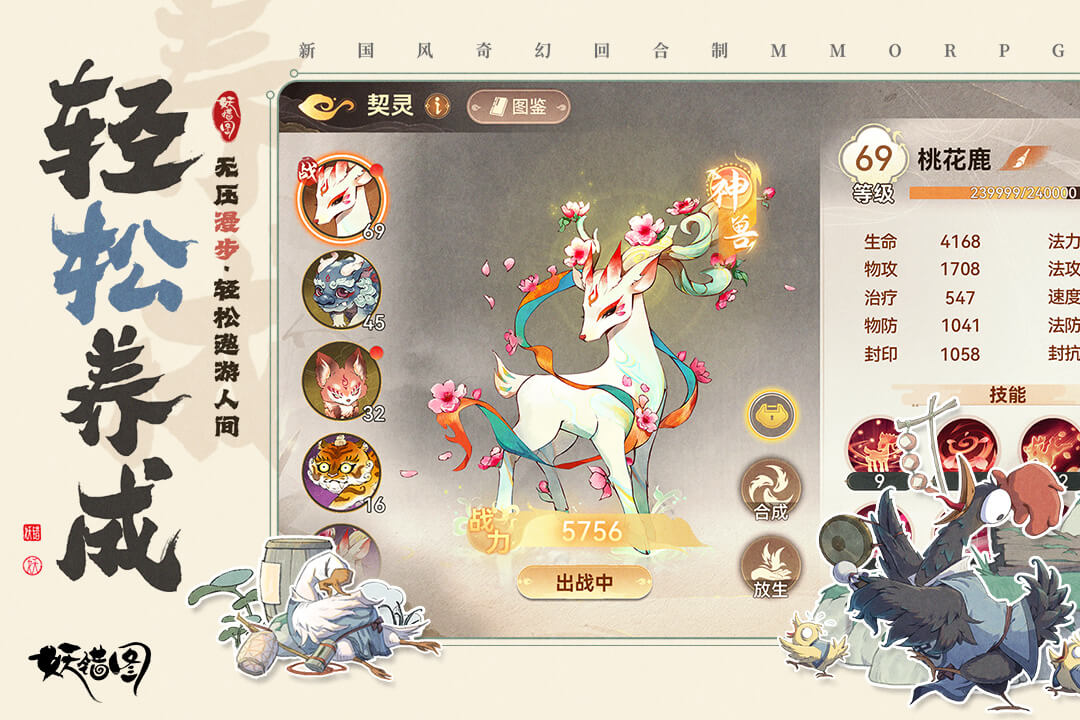Select the skill icon with number 9
Viewport: 1080px width, 720px height.
coord(876,449)
